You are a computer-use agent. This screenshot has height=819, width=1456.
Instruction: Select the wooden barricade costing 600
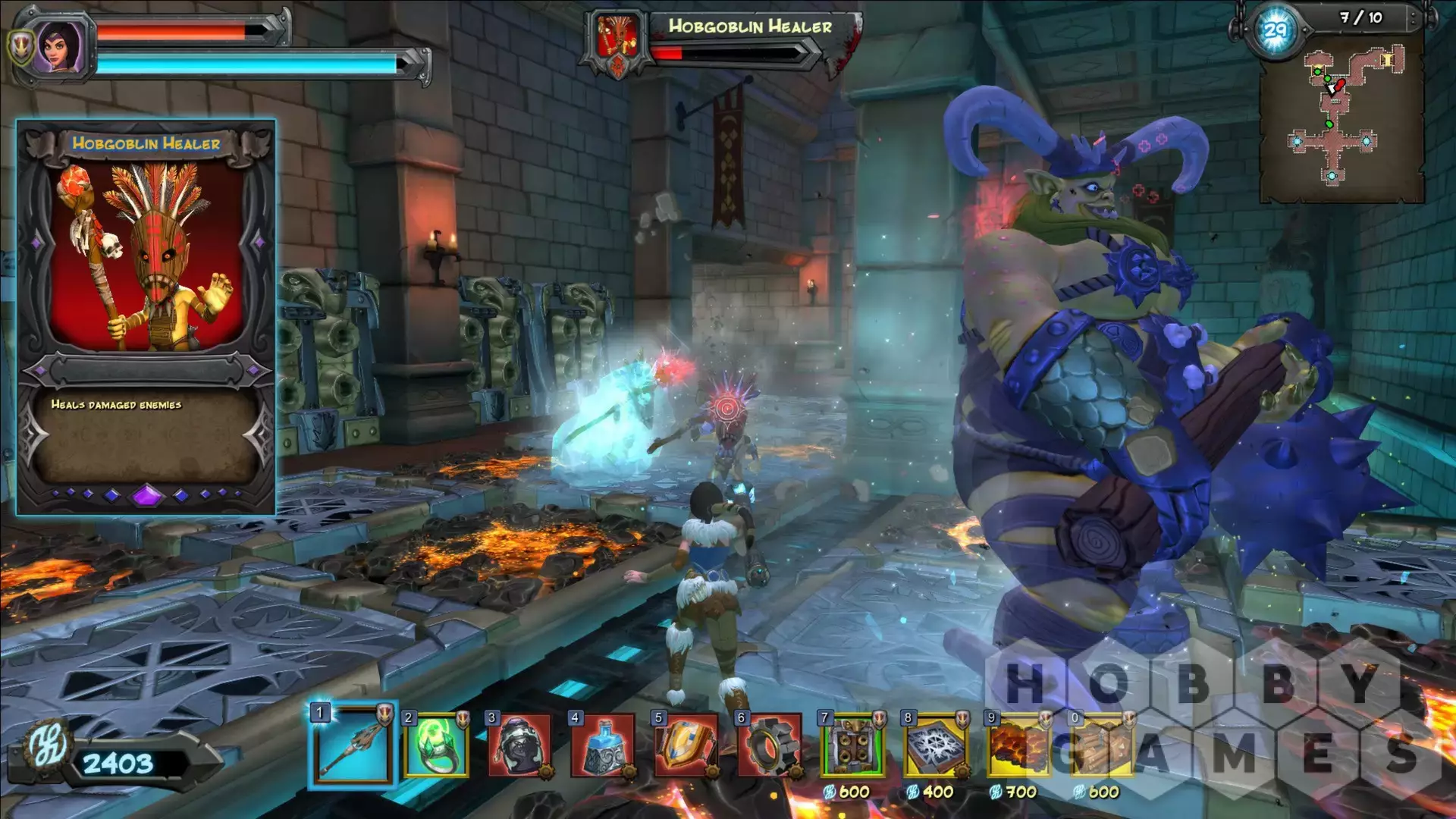(1102, 746)
